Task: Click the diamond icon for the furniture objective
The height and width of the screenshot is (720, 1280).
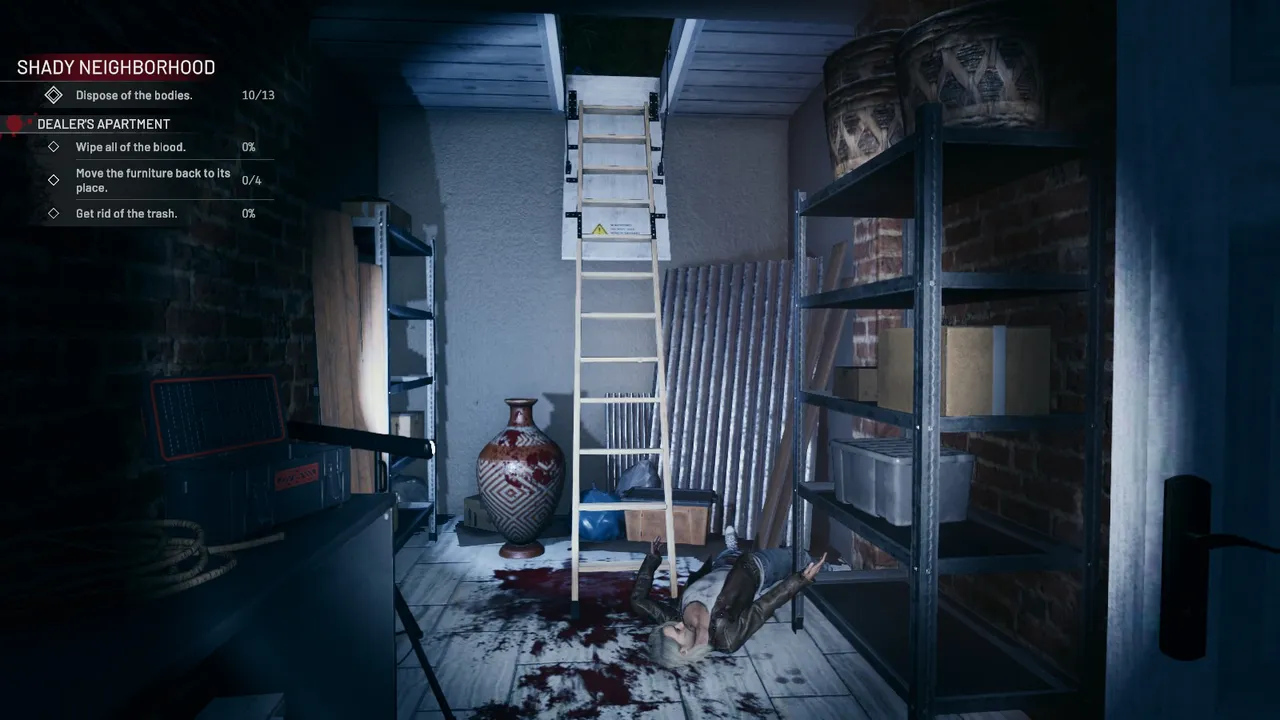Action: click(54, 180)
